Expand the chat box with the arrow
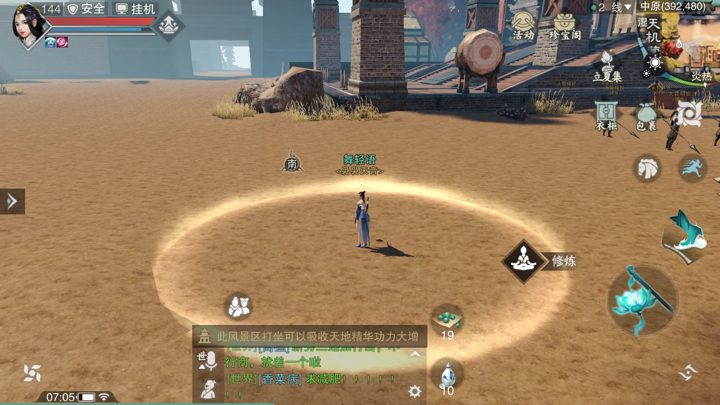 [415, 355]
